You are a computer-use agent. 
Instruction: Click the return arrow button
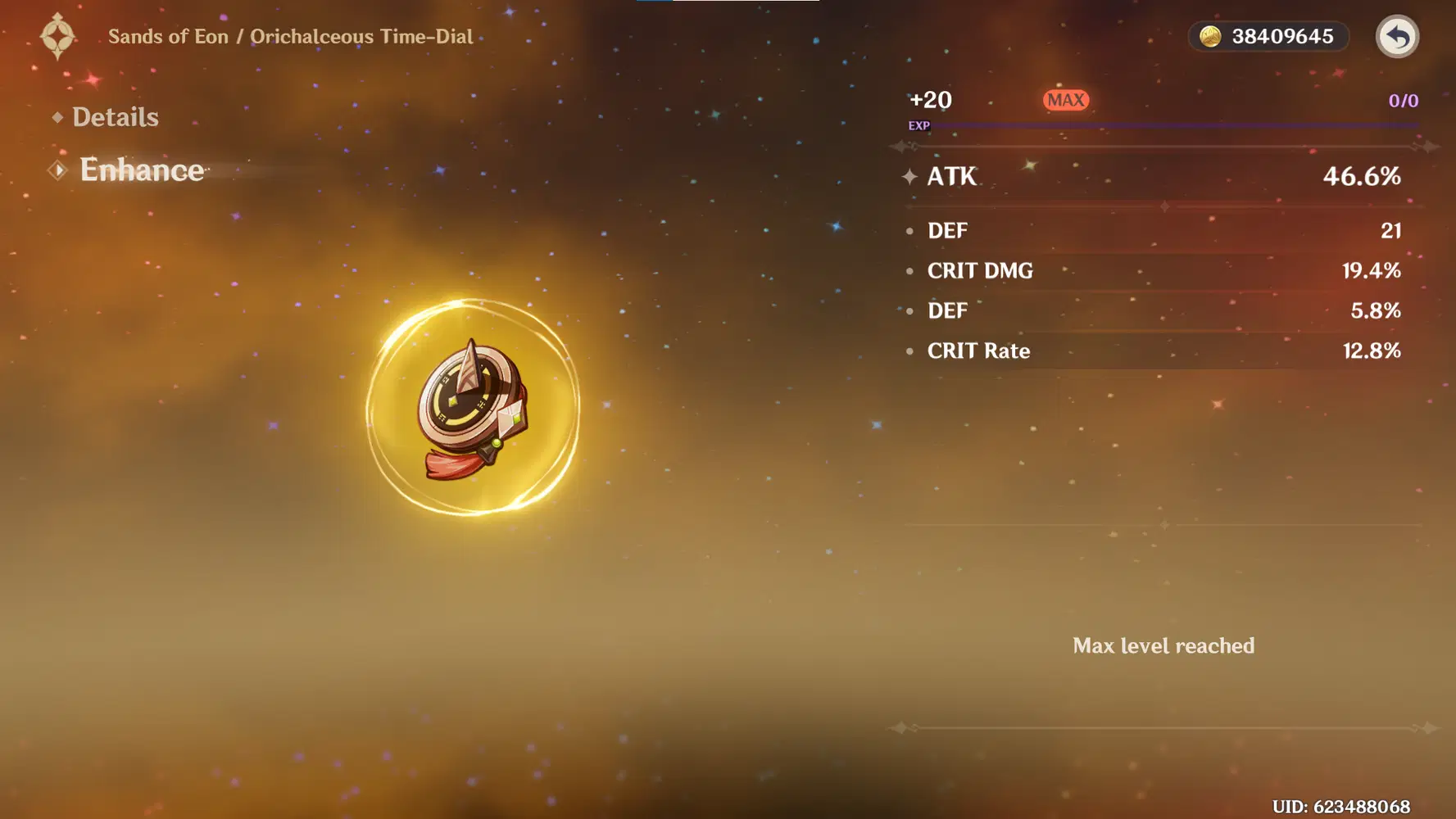coord(1396,37)
